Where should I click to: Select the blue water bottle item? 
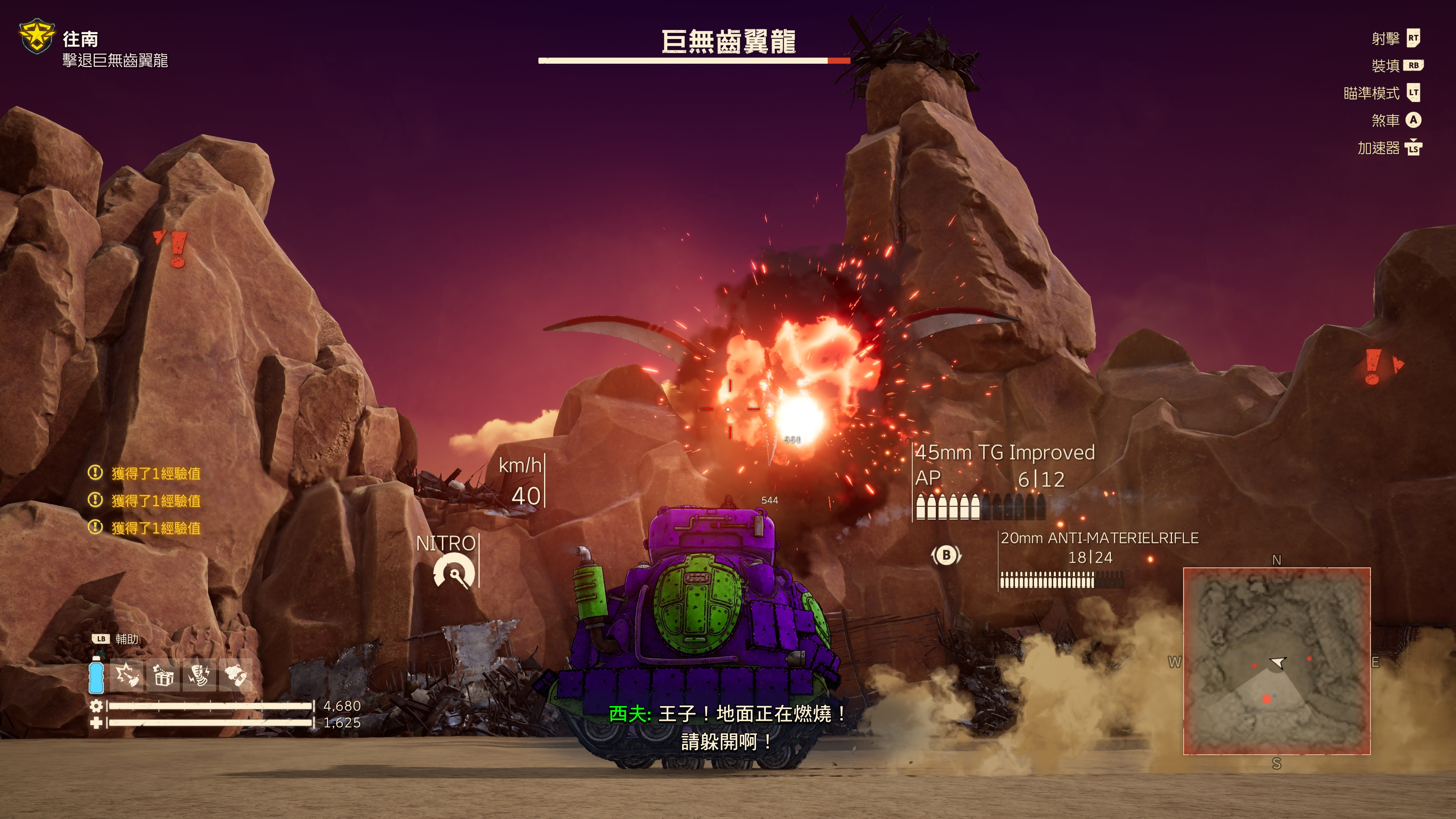tap(97, 675)
